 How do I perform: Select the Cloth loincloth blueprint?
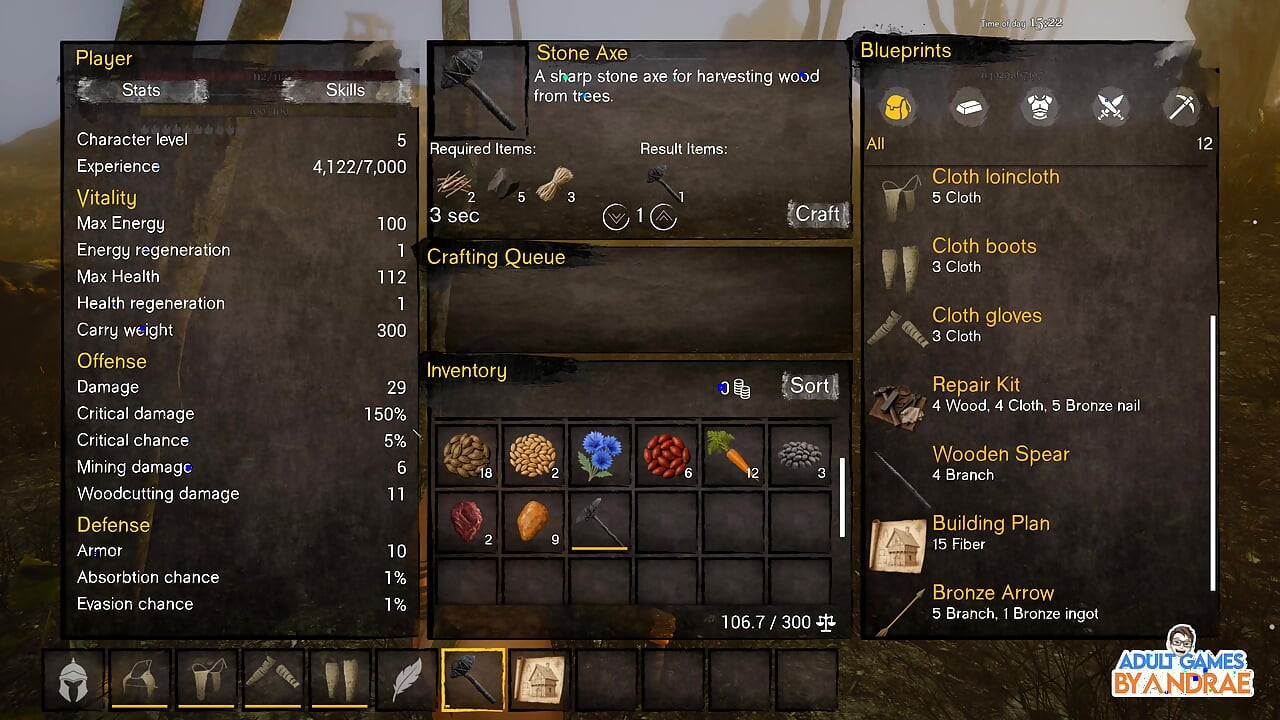994,187
